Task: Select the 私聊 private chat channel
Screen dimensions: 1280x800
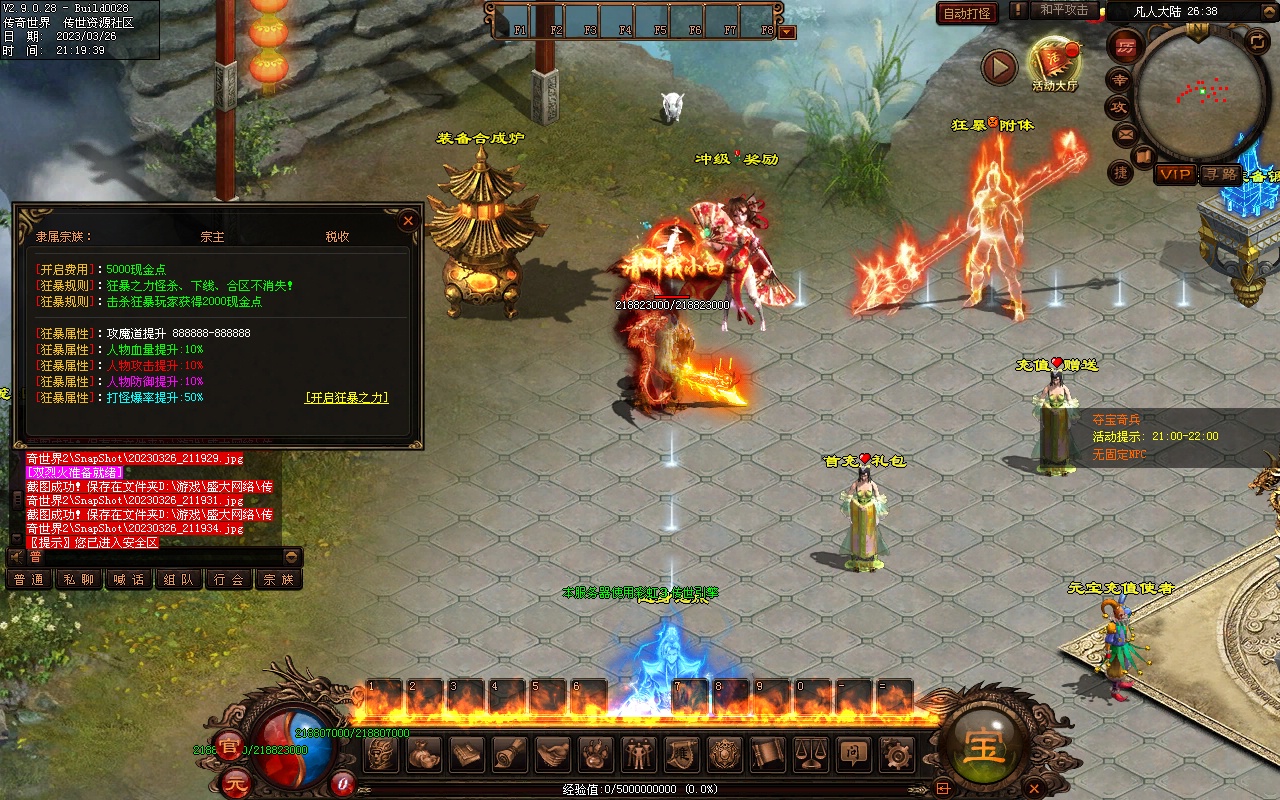Action: (x=79, y=579)
